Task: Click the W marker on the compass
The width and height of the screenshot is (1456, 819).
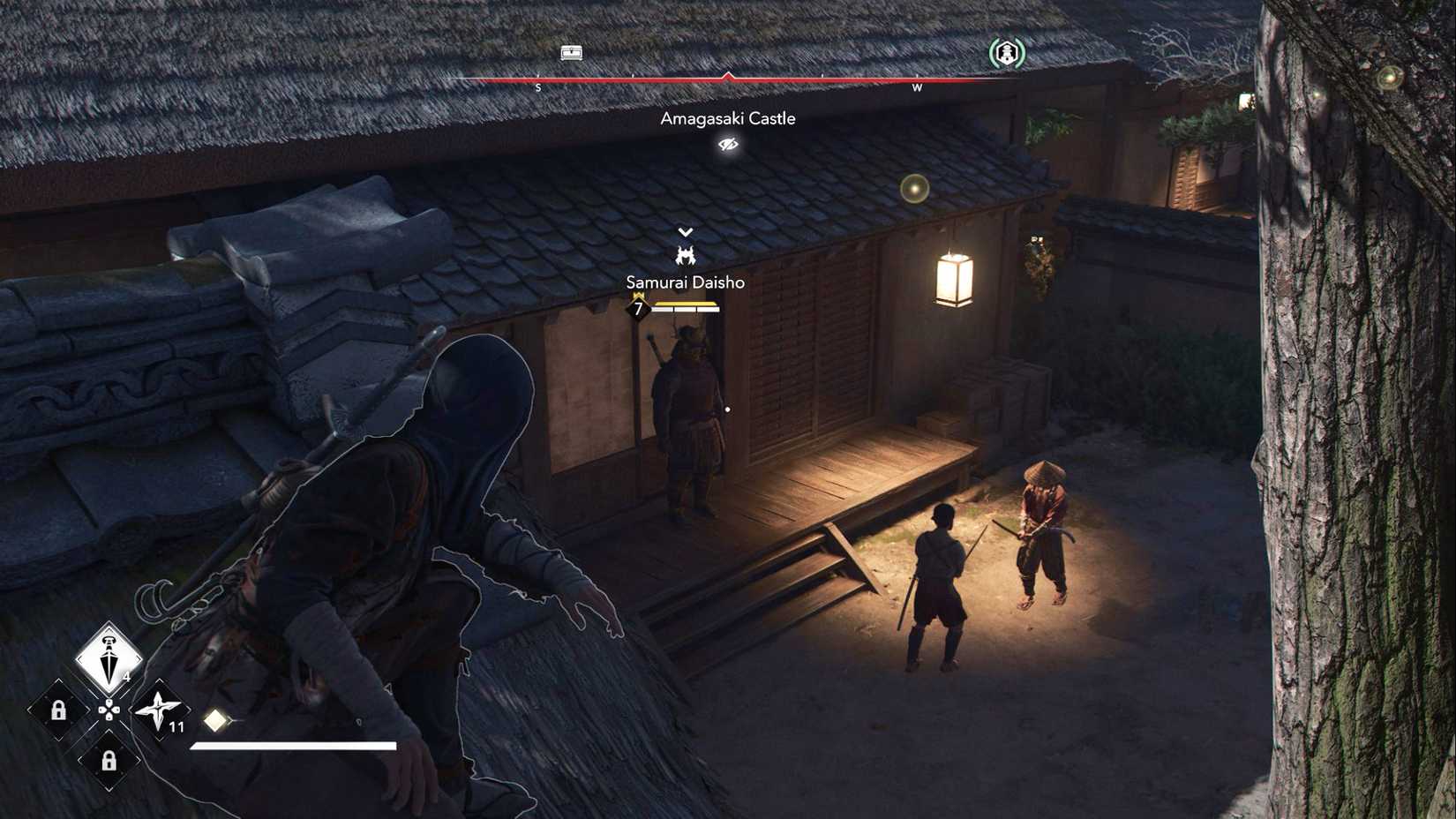Action: point(917,89)
